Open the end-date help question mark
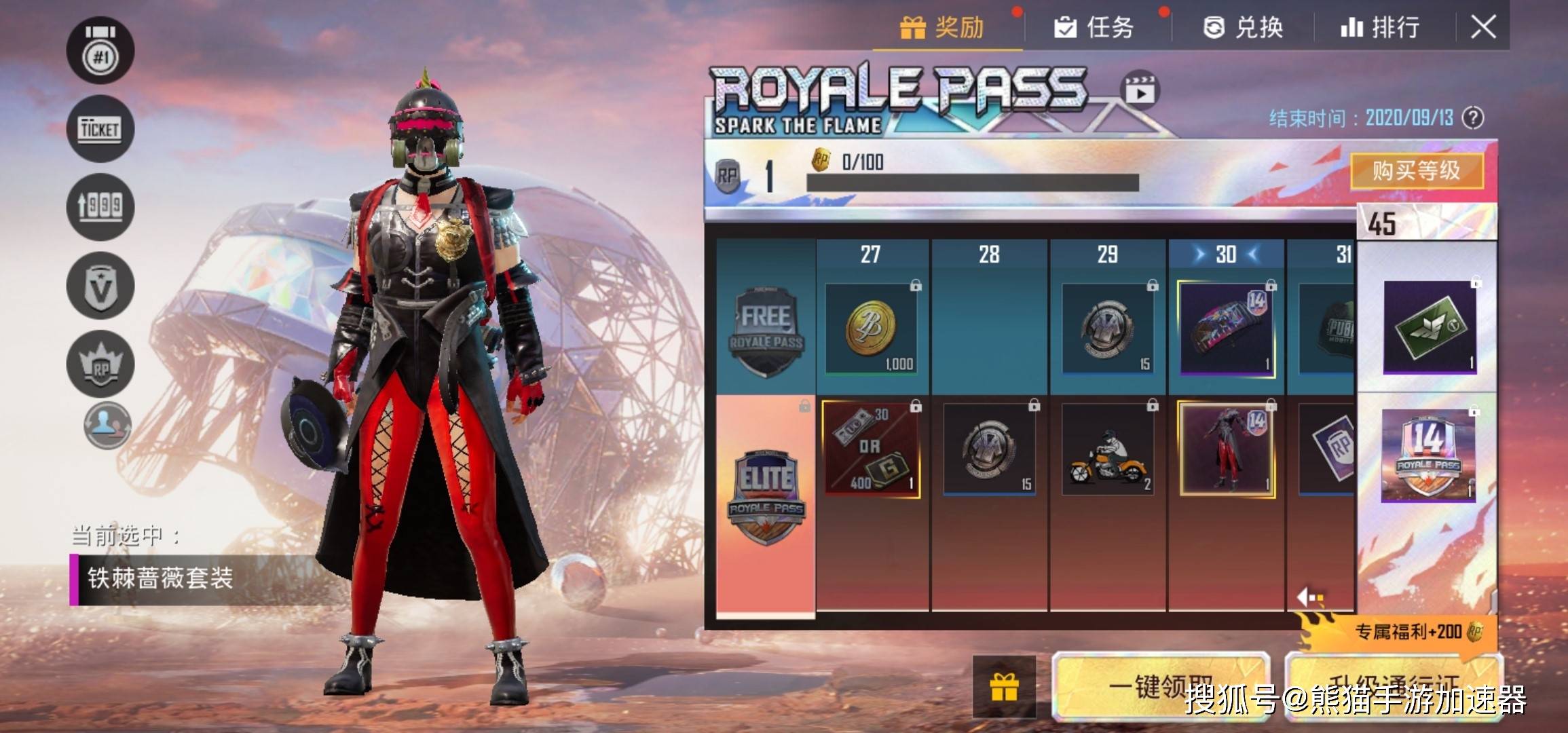Viewport: 1568px width, 733px height. [x=1473, y=118]
